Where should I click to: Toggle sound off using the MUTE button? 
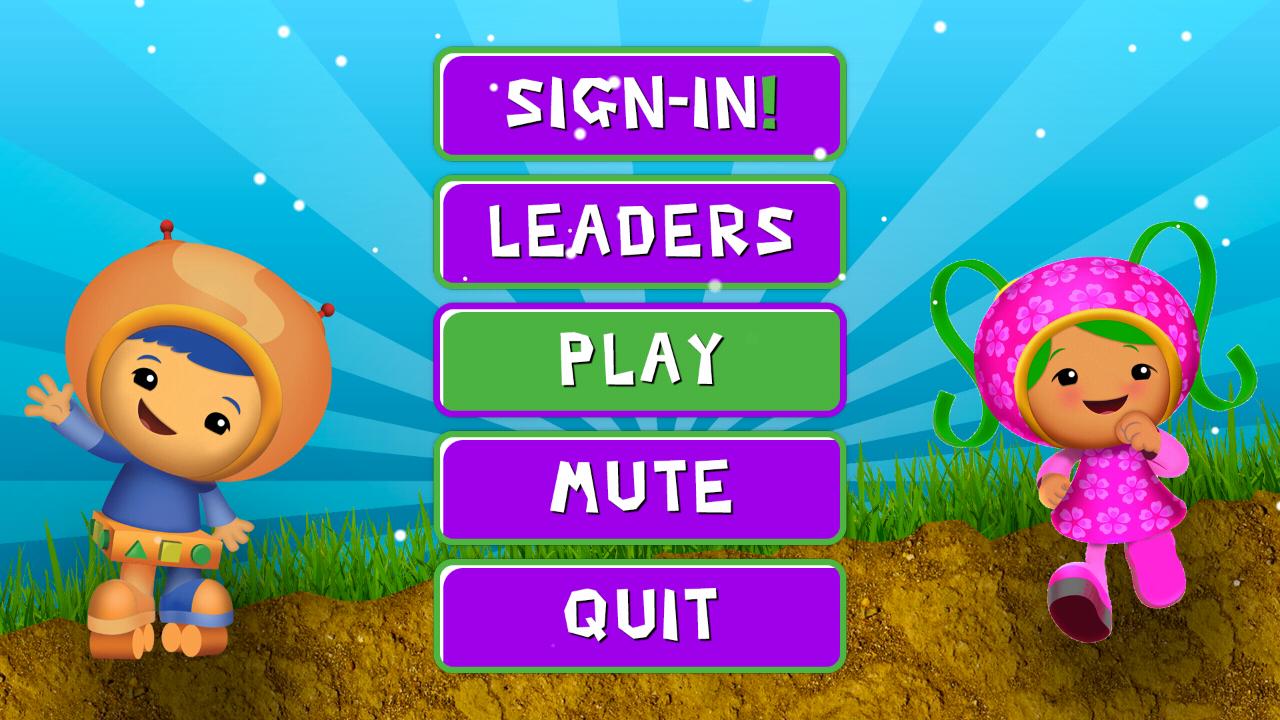(640, 485)
